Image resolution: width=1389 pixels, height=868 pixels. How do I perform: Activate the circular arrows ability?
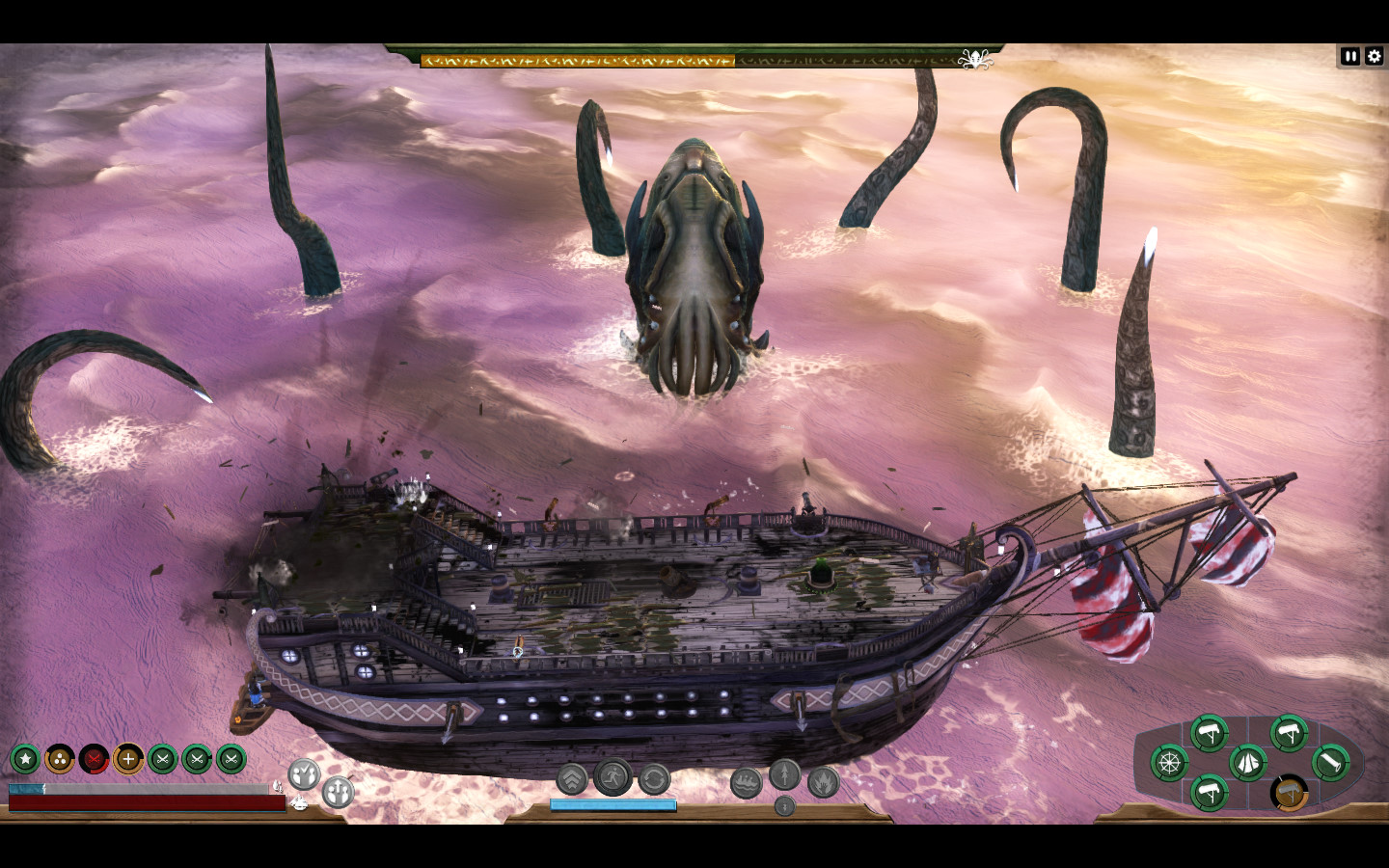coord(654,779)
